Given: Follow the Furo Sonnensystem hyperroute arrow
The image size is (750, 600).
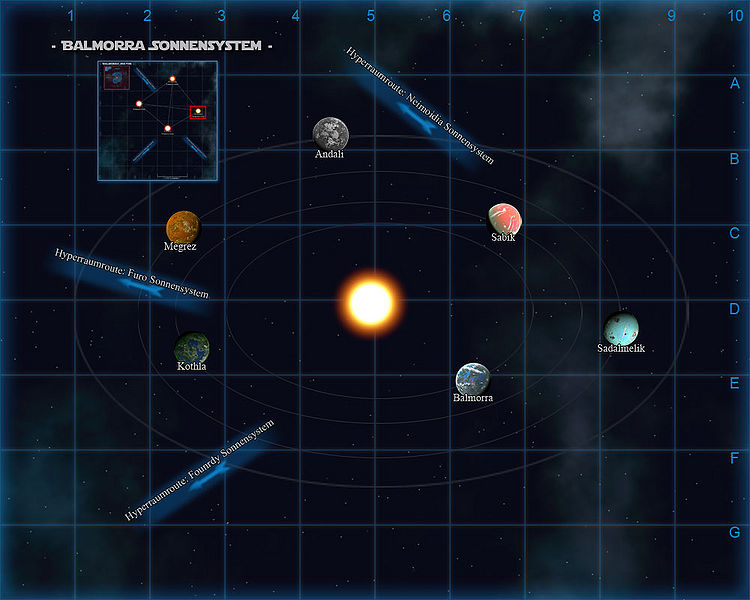Looking at the screenshot, I should 133,280.
